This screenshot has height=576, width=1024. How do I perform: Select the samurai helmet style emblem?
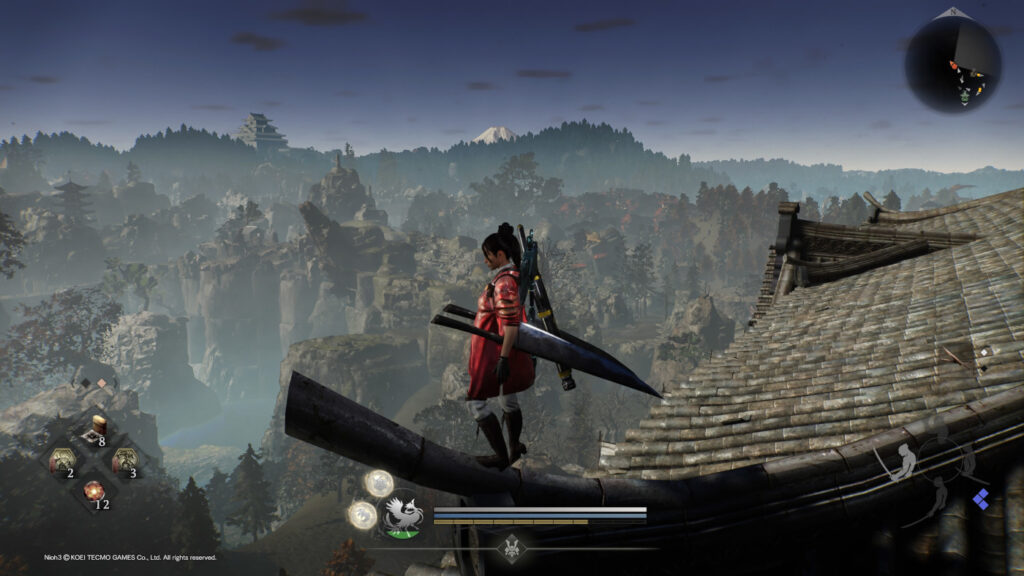coord(513,547)
